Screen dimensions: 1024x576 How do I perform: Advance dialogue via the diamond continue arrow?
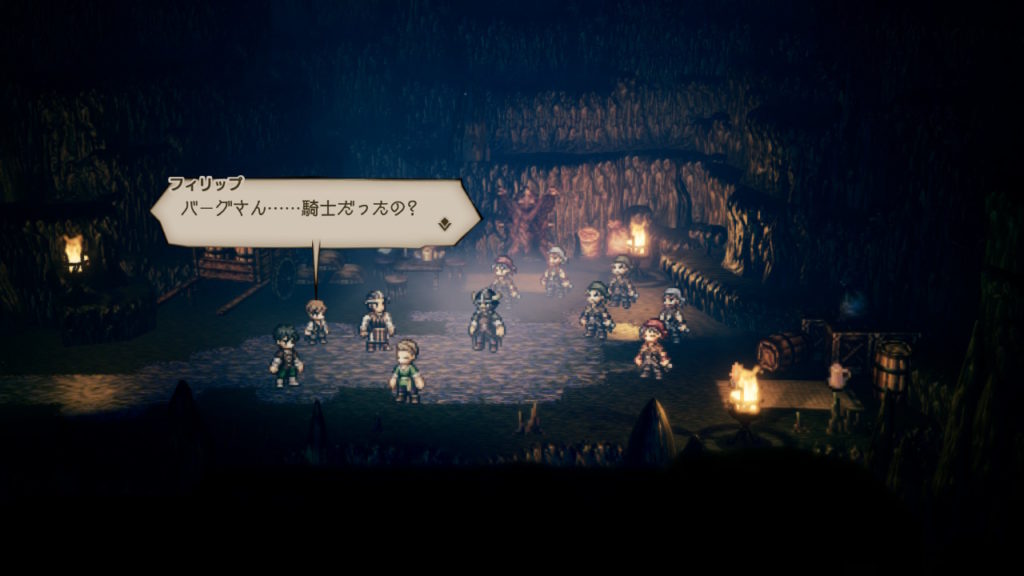tap(444, 224)
